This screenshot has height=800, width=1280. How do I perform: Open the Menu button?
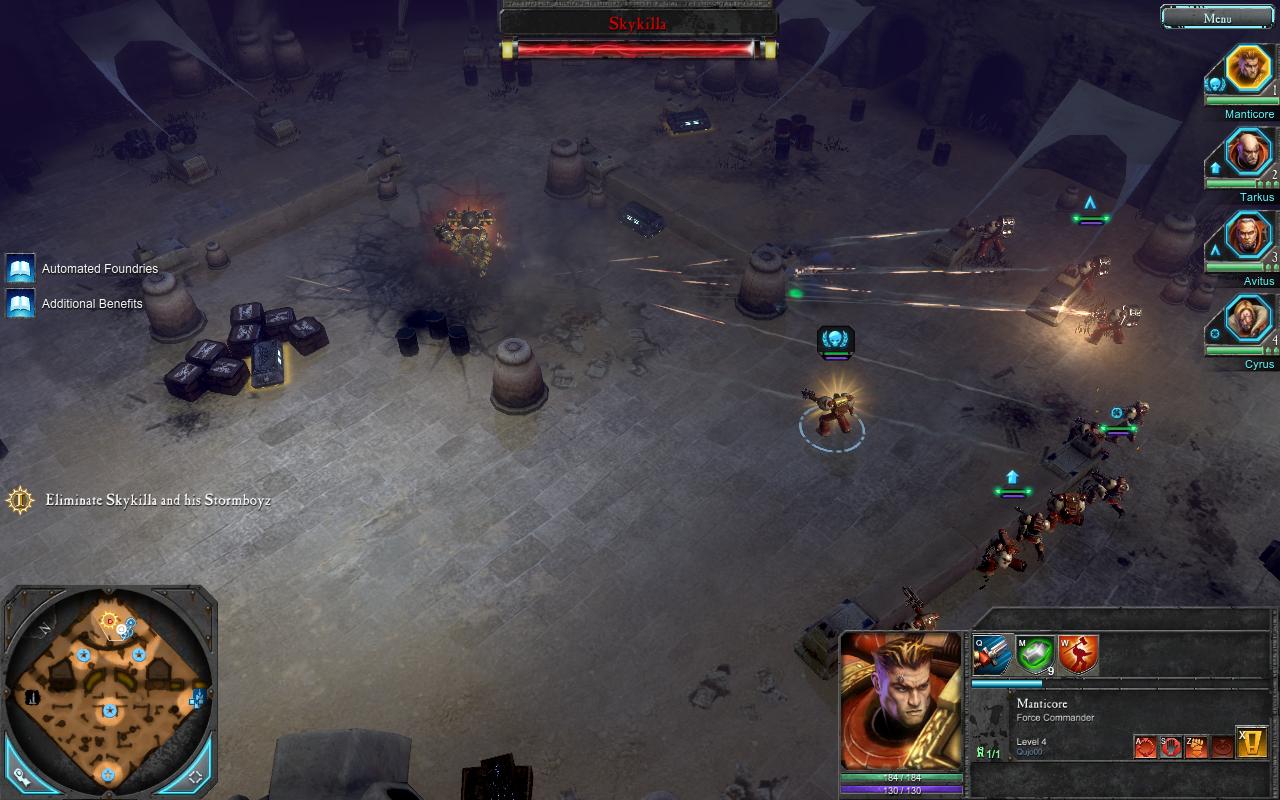coord(1217,17)
